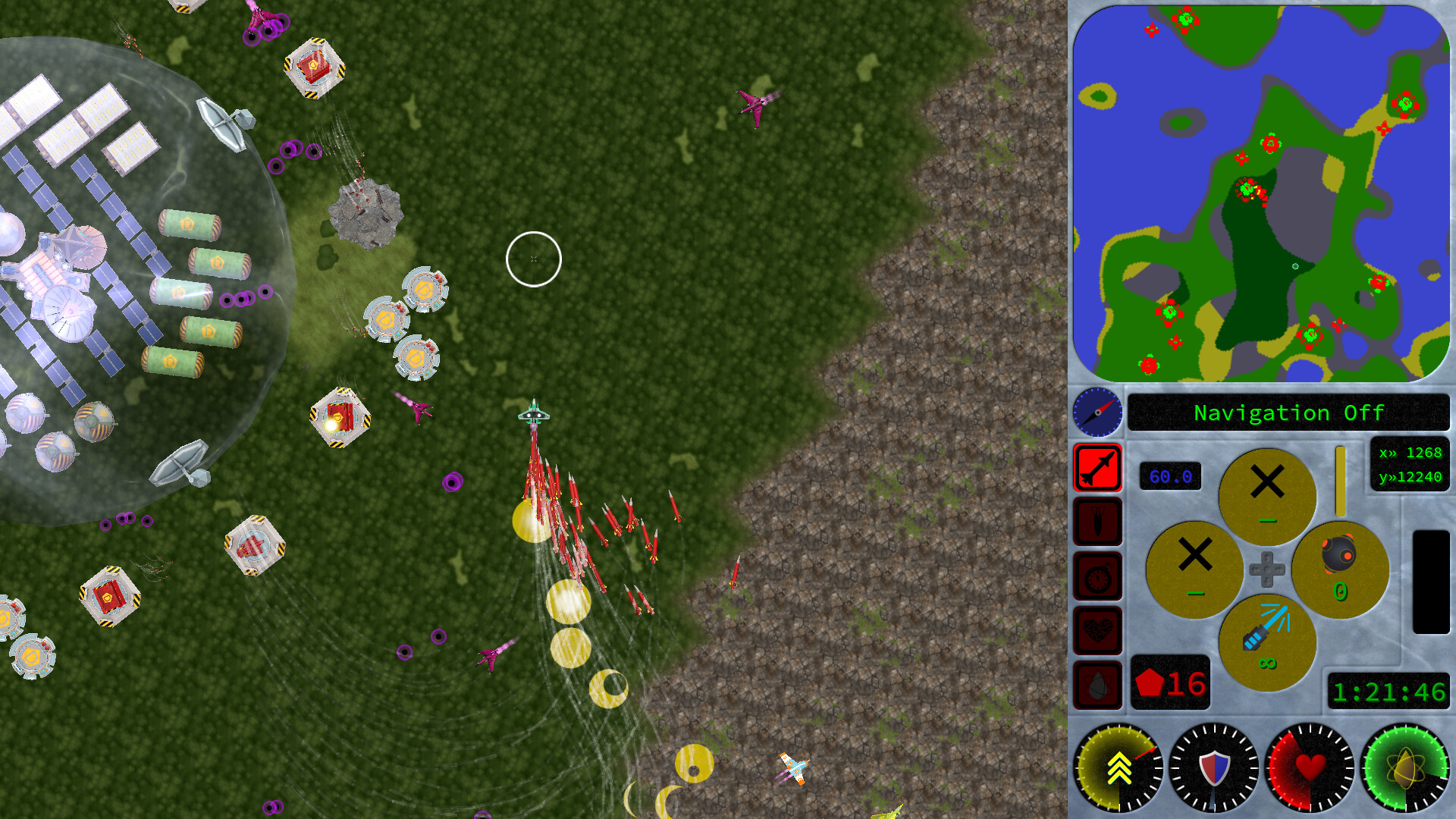
Task: Select the red missile weapon icon
Action: pyautogui.click(x=1098, y=469)
